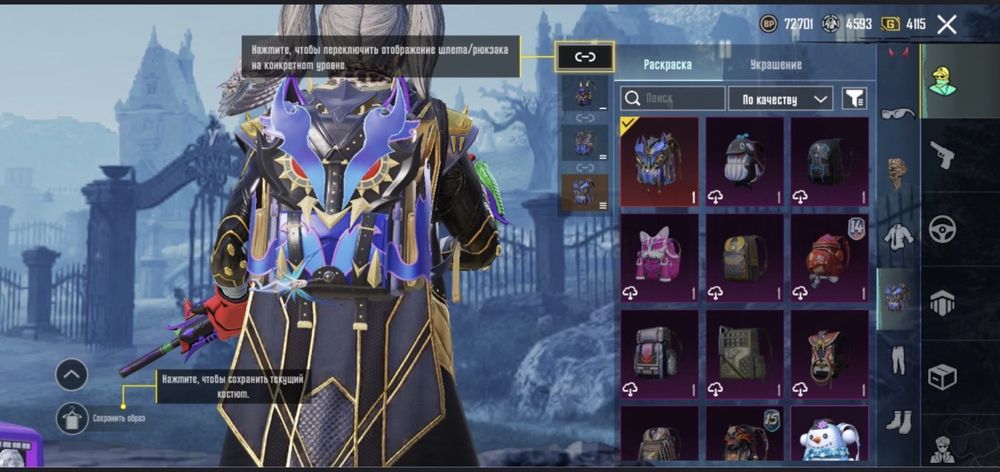
Task: Select the Раскраска tab
Action: coord(667,64)
